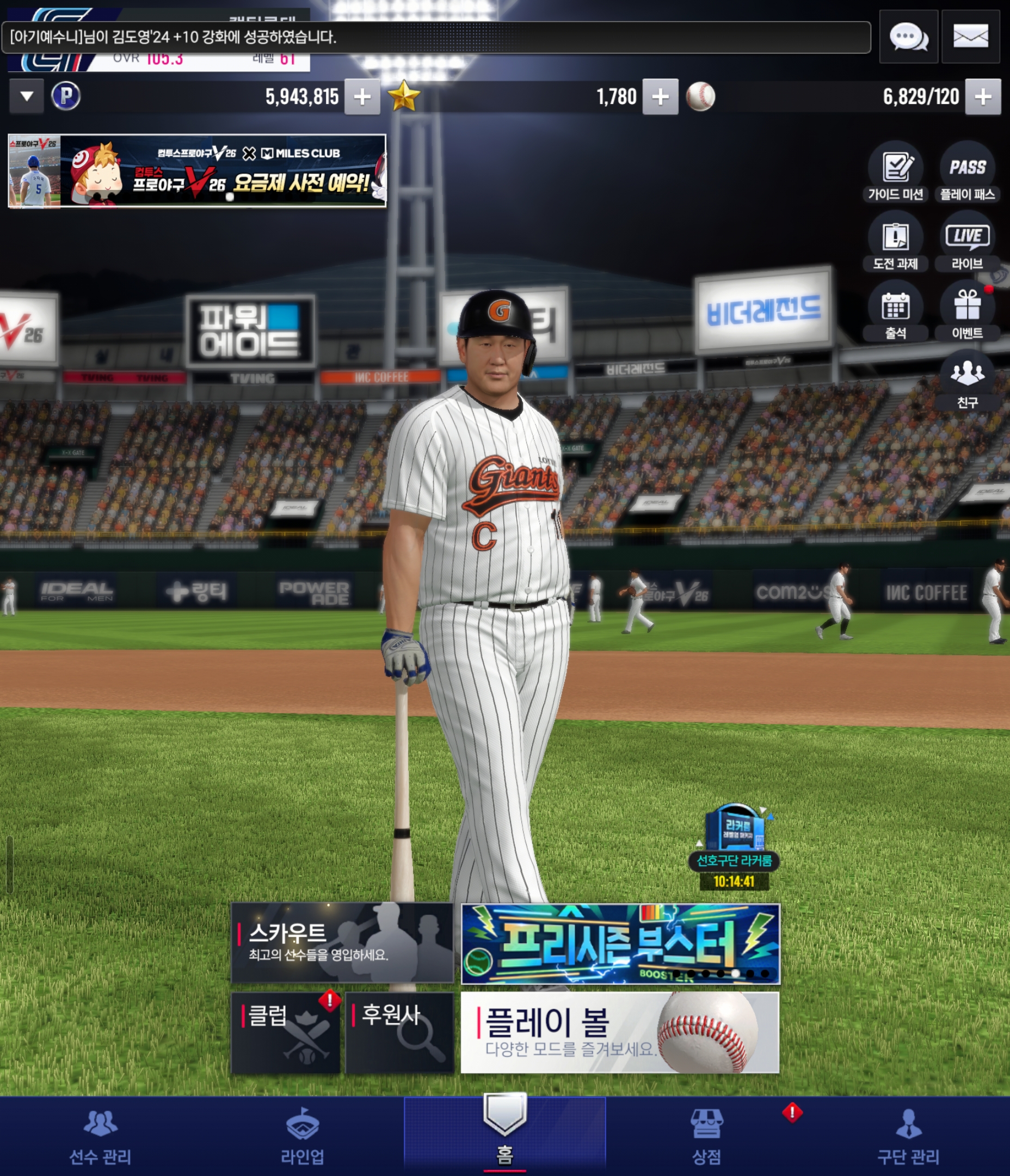
Task: Open the mailbox envelope icon
Action: tap(970, 38)
